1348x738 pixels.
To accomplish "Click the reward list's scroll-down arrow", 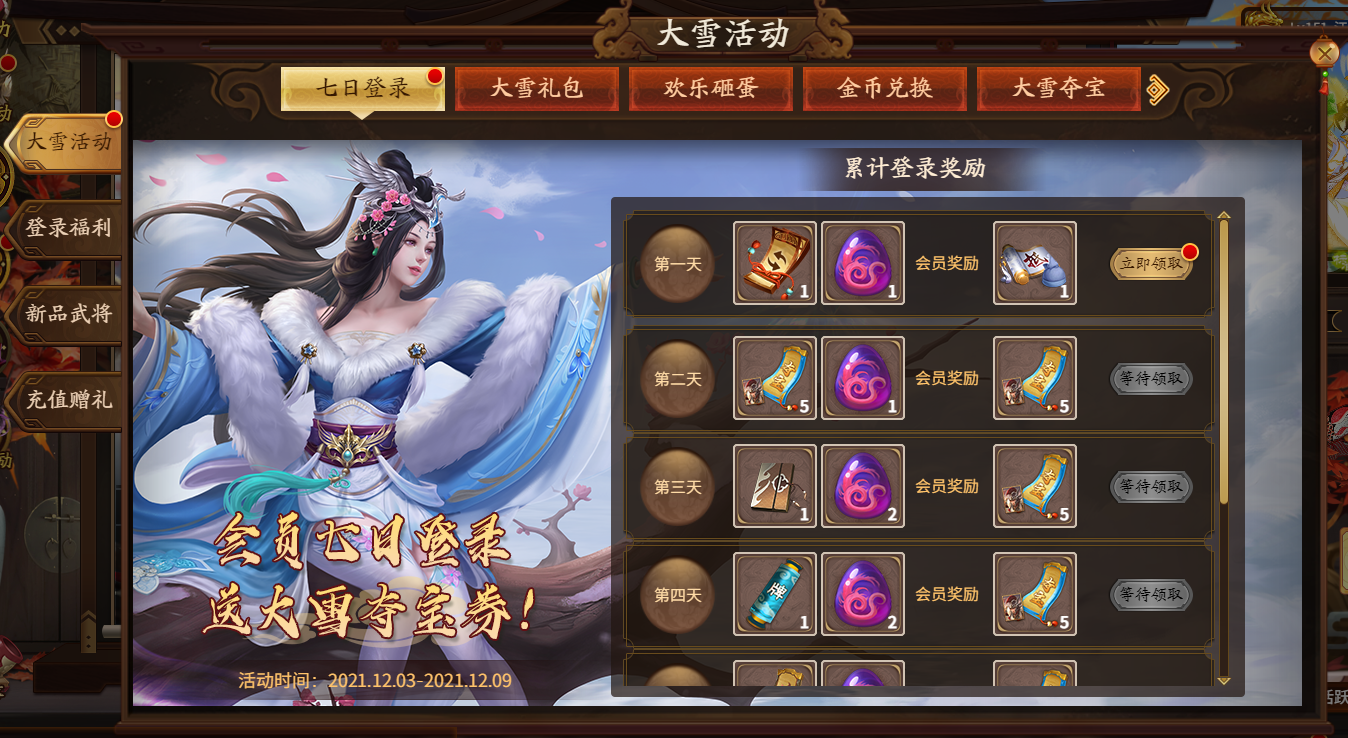I will 1224,680.
